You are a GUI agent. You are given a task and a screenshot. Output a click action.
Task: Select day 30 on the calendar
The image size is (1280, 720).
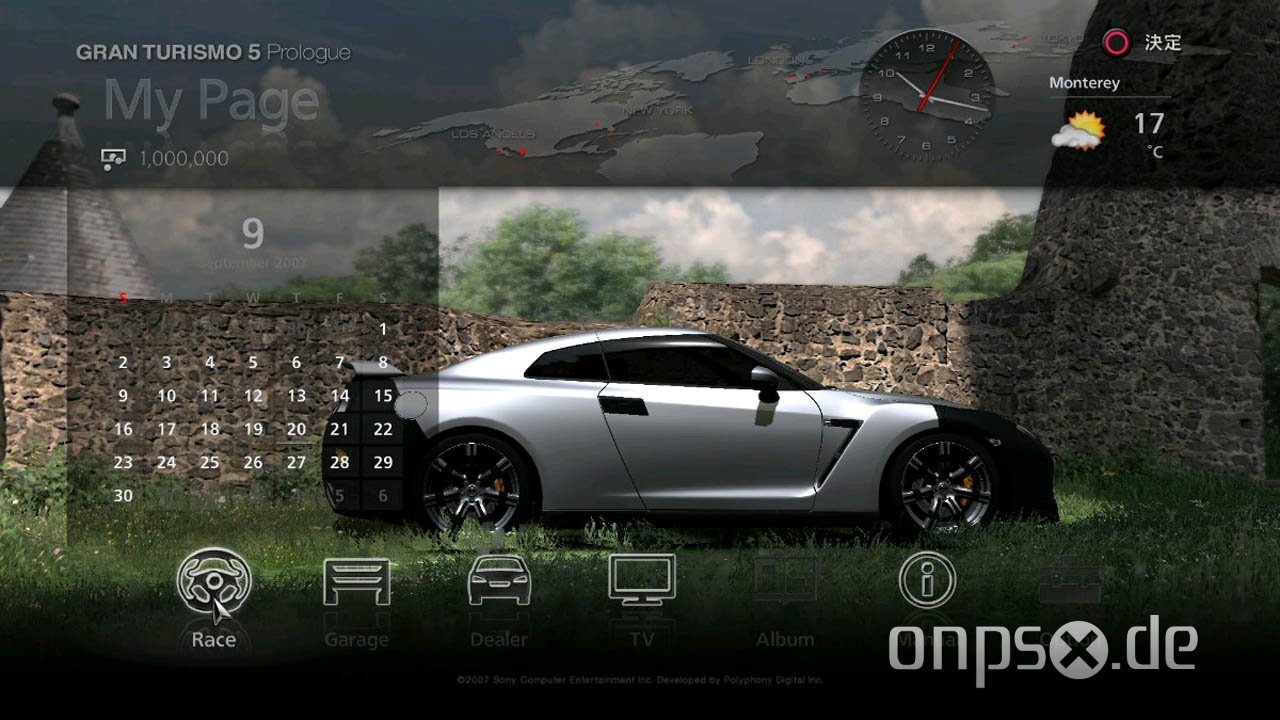(x=123, y=495)
